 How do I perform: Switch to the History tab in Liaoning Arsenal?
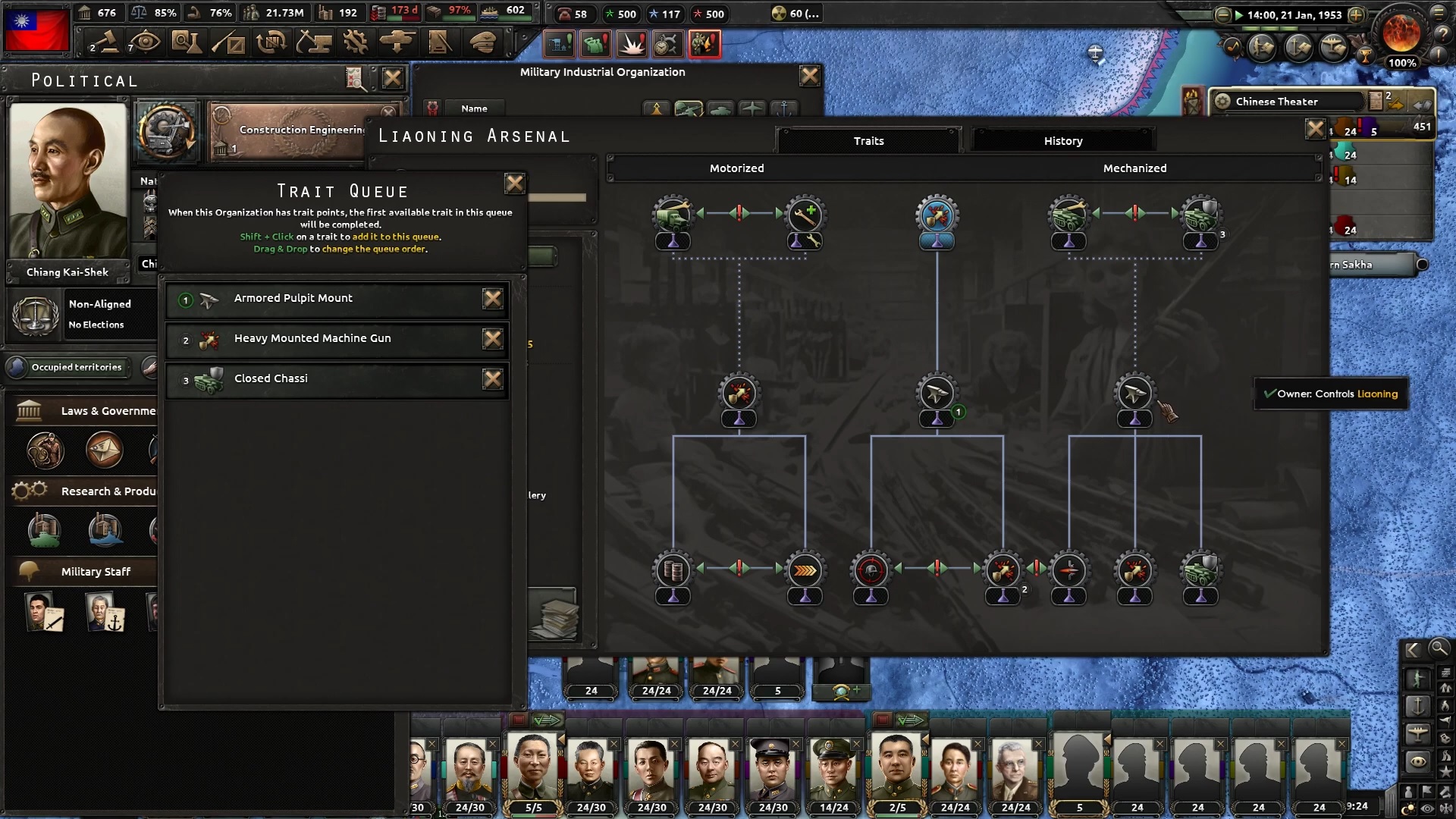coord(1062,140)
